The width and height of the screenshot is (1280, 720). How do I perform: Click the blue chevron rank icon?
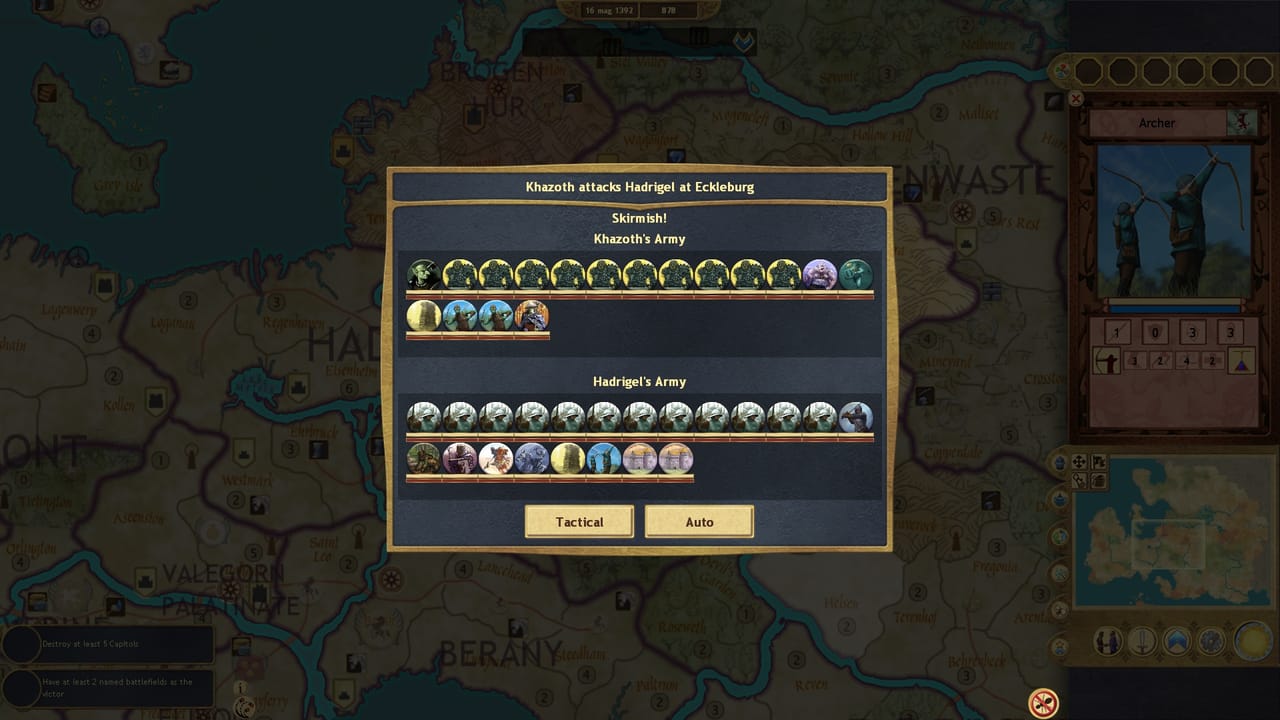click(x=1175, y=643)
